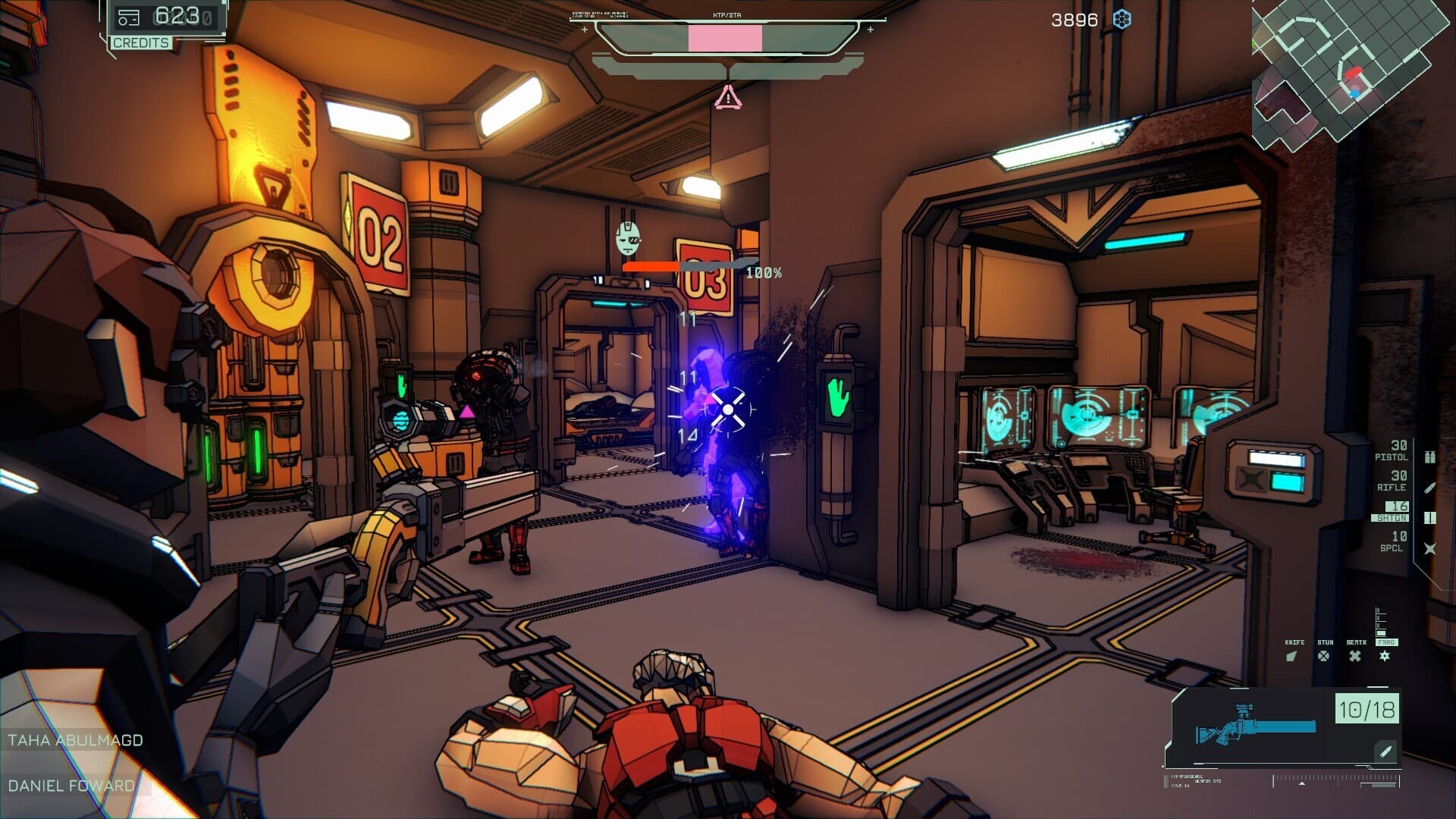Click the pink warning triangle indicator
This screenshot has height=819, width=1456.
pos(728,97)
